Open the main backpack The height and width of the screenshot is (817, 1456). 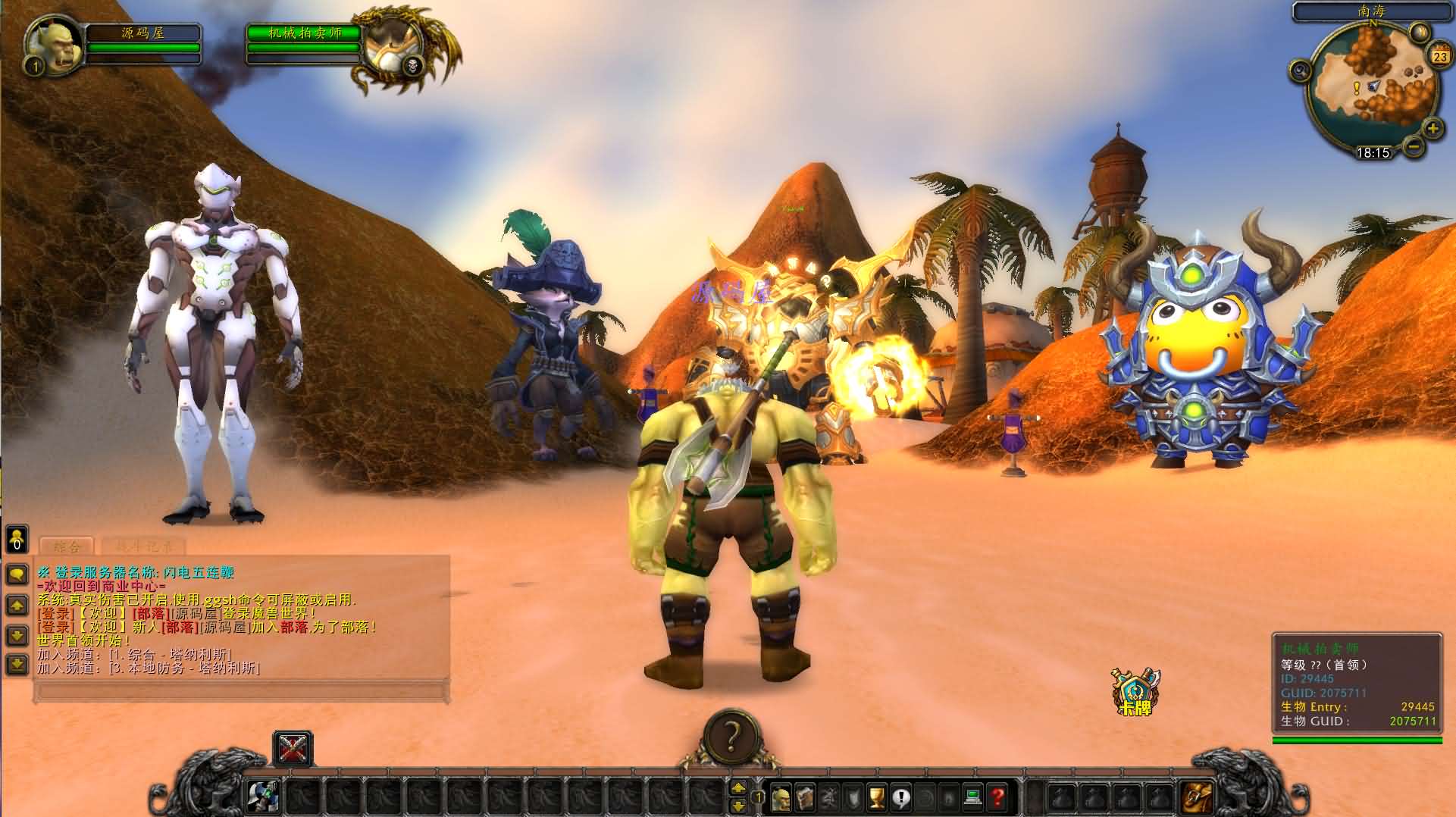pos(1197,797)
